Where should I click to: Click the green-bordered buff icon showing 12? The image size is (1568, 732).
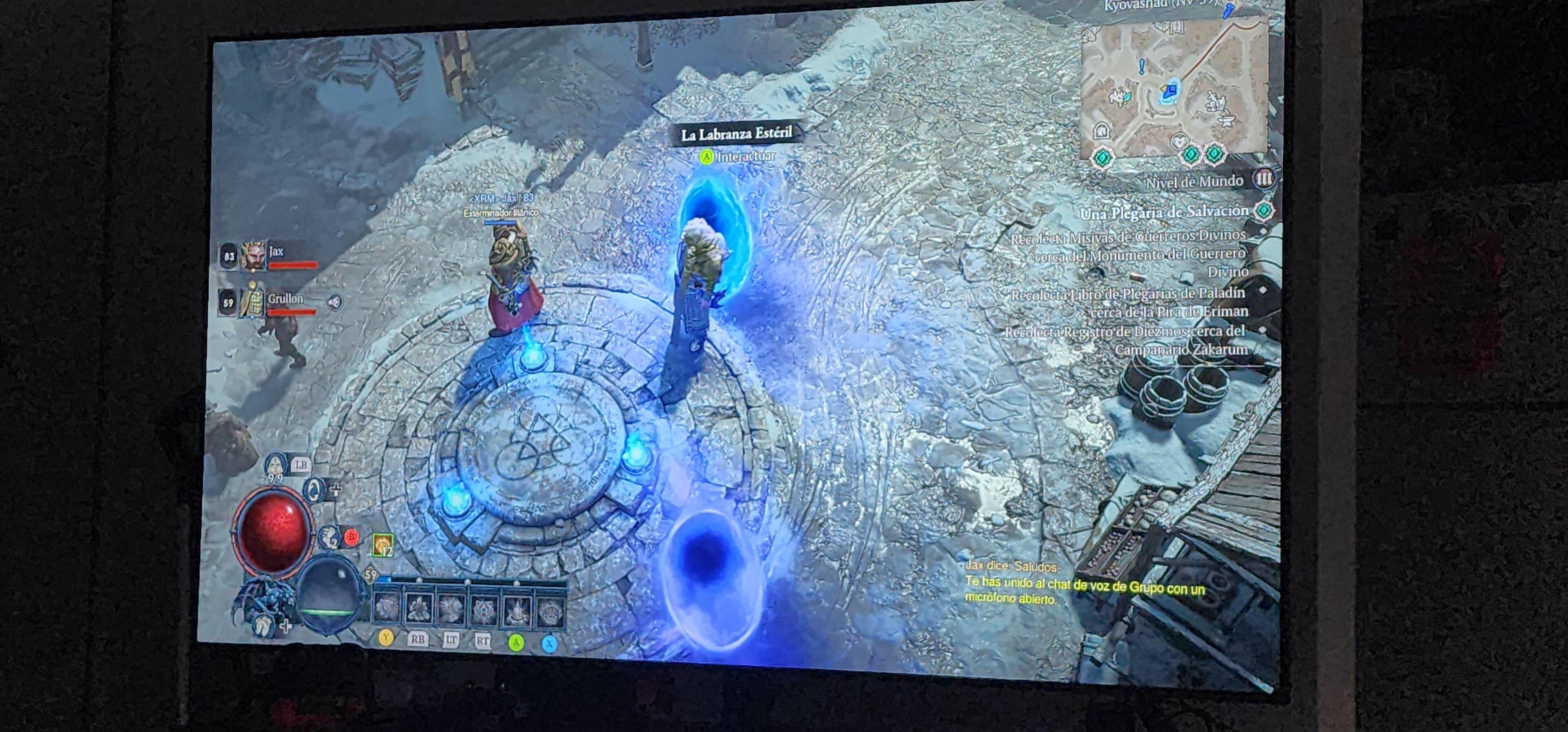(x=383, y=545)
